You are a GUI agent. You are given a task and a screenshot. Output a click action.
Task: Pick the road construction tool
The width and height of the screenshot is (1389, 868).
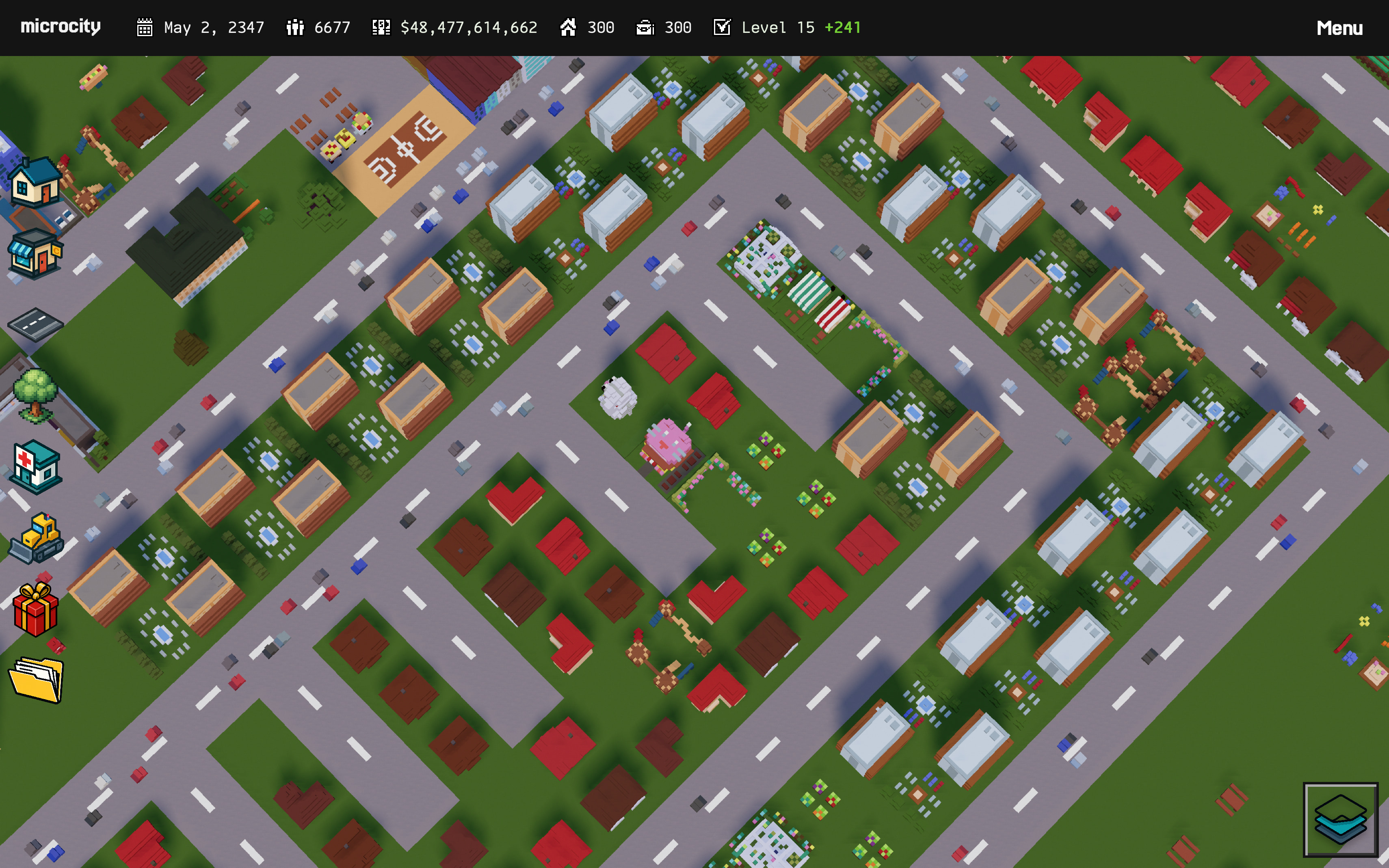pyautogui.click(x=35, y=324)
